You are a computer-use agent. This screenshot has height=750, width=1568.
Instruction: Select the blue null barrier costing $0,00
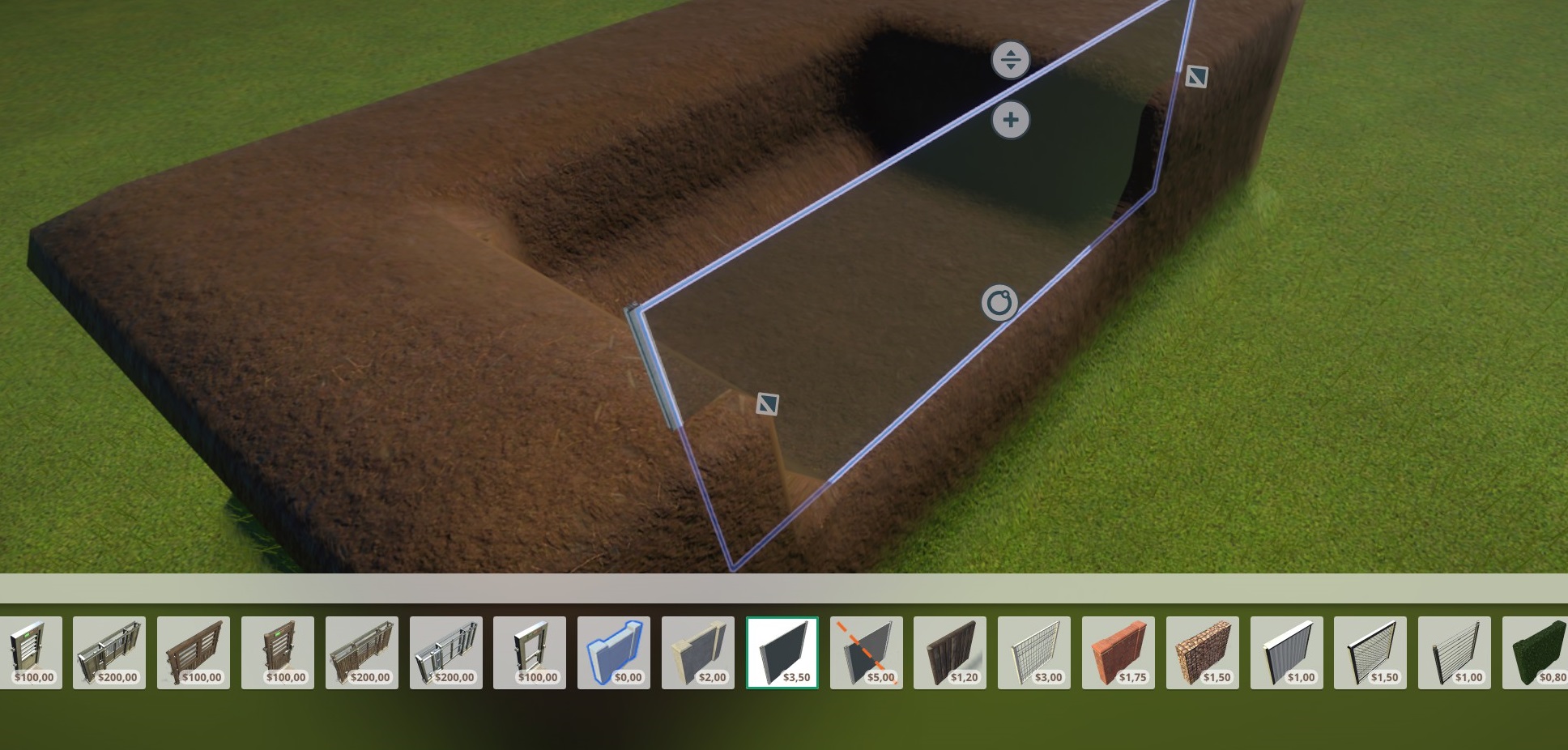coord(613,652)
